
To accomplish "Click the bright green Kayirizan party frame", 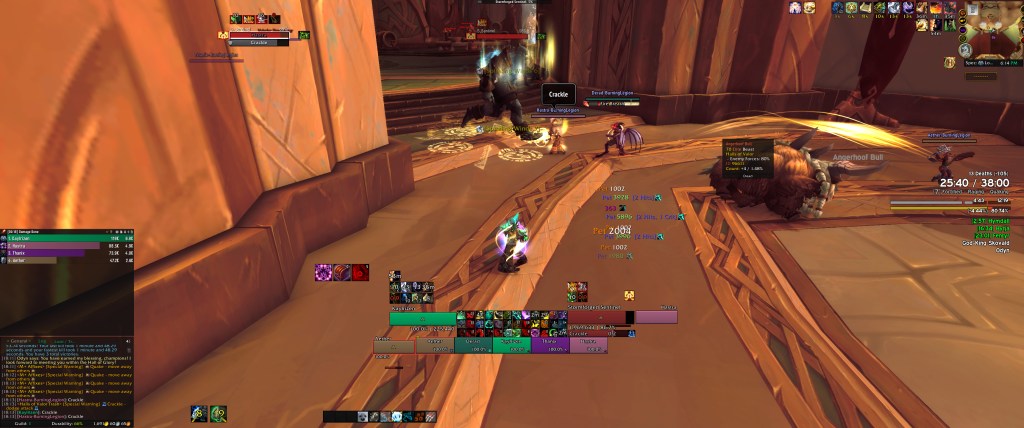I will pyautogui.click(x=512, y=344).
